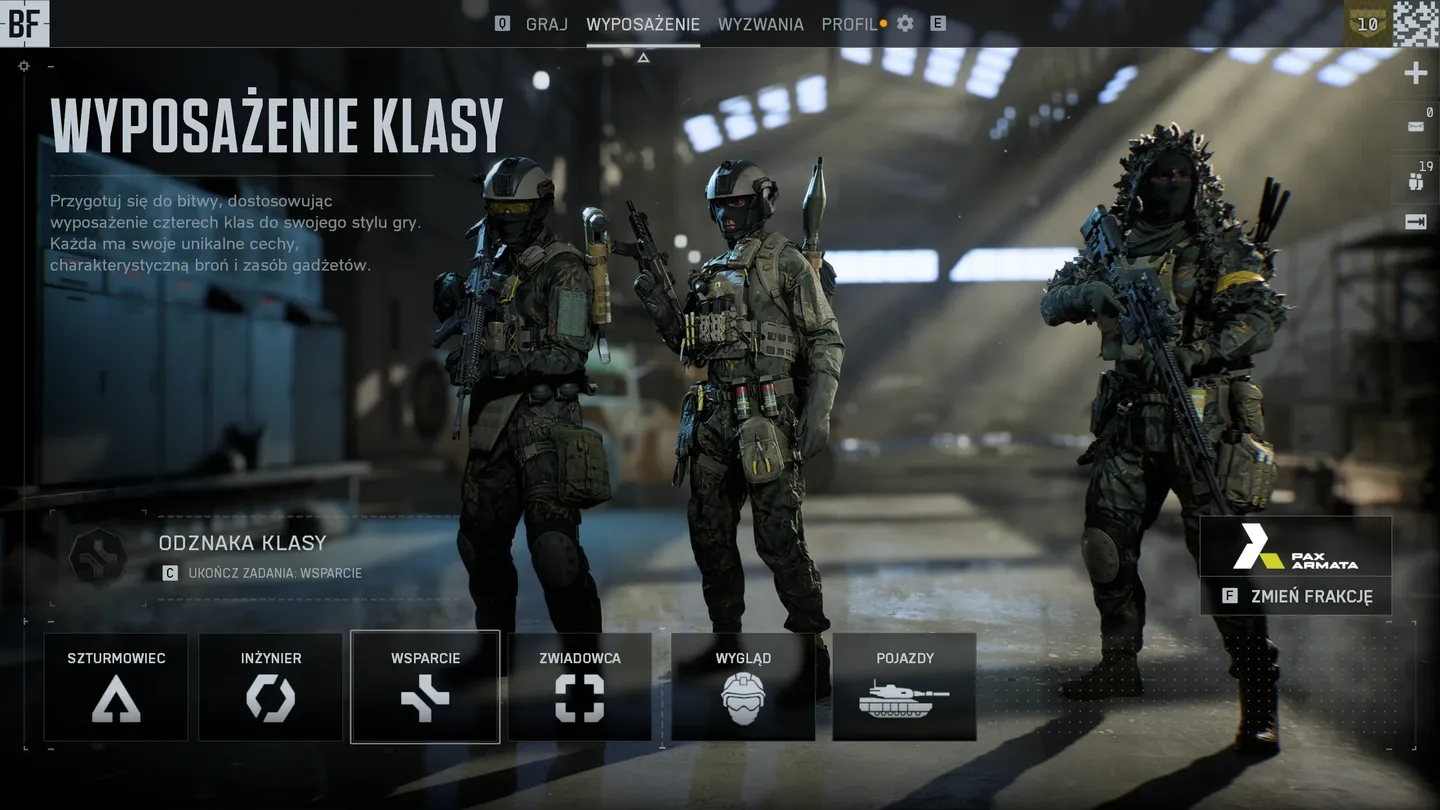Open the WYZWANIA tab
The height and width of the screenshot is (810, 1440).
pos(761,24)
